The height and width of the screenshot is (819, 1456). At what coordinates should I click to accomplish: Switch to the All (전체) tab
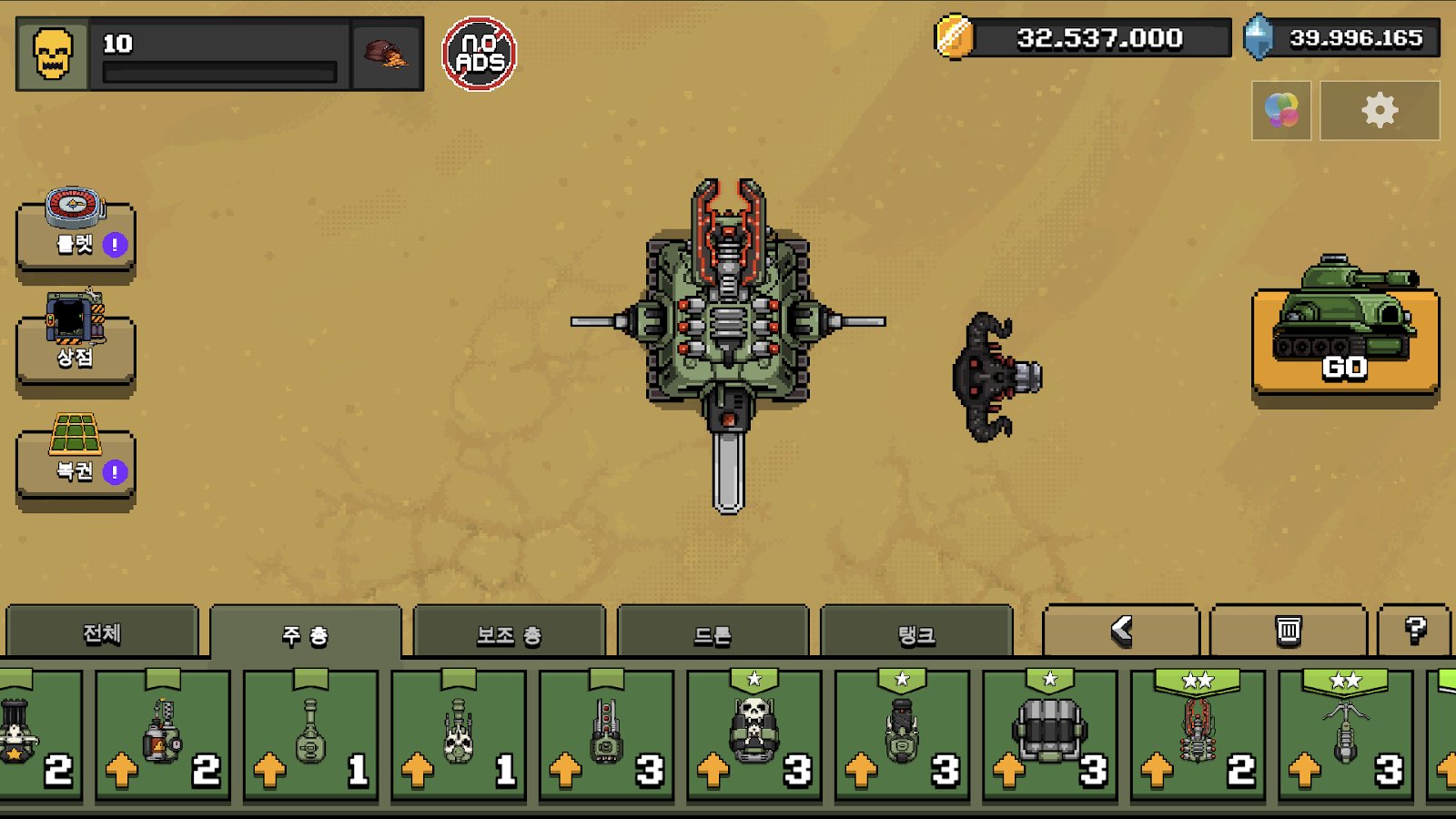102,632
